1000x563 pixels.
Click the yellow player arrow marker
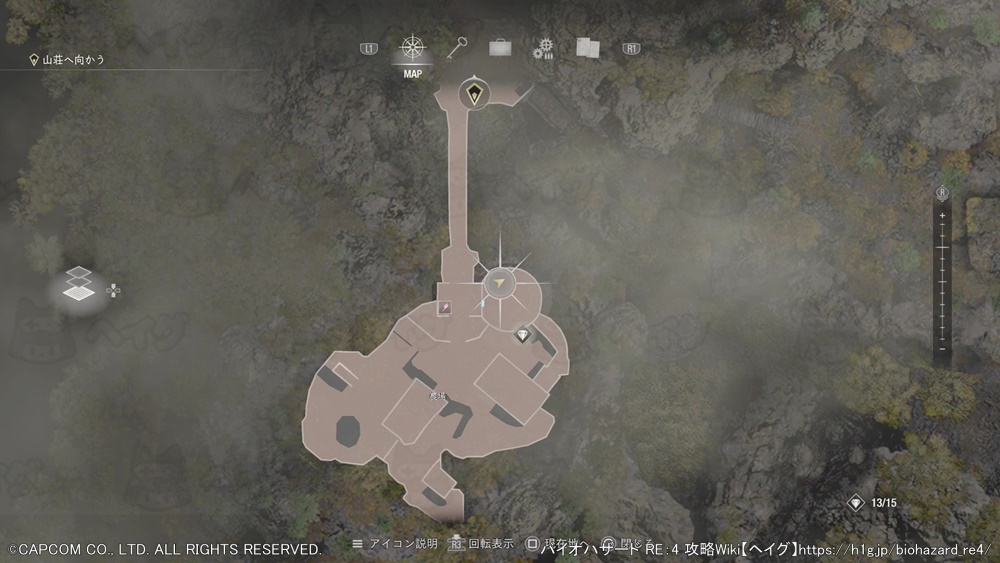tap(499, 285)
